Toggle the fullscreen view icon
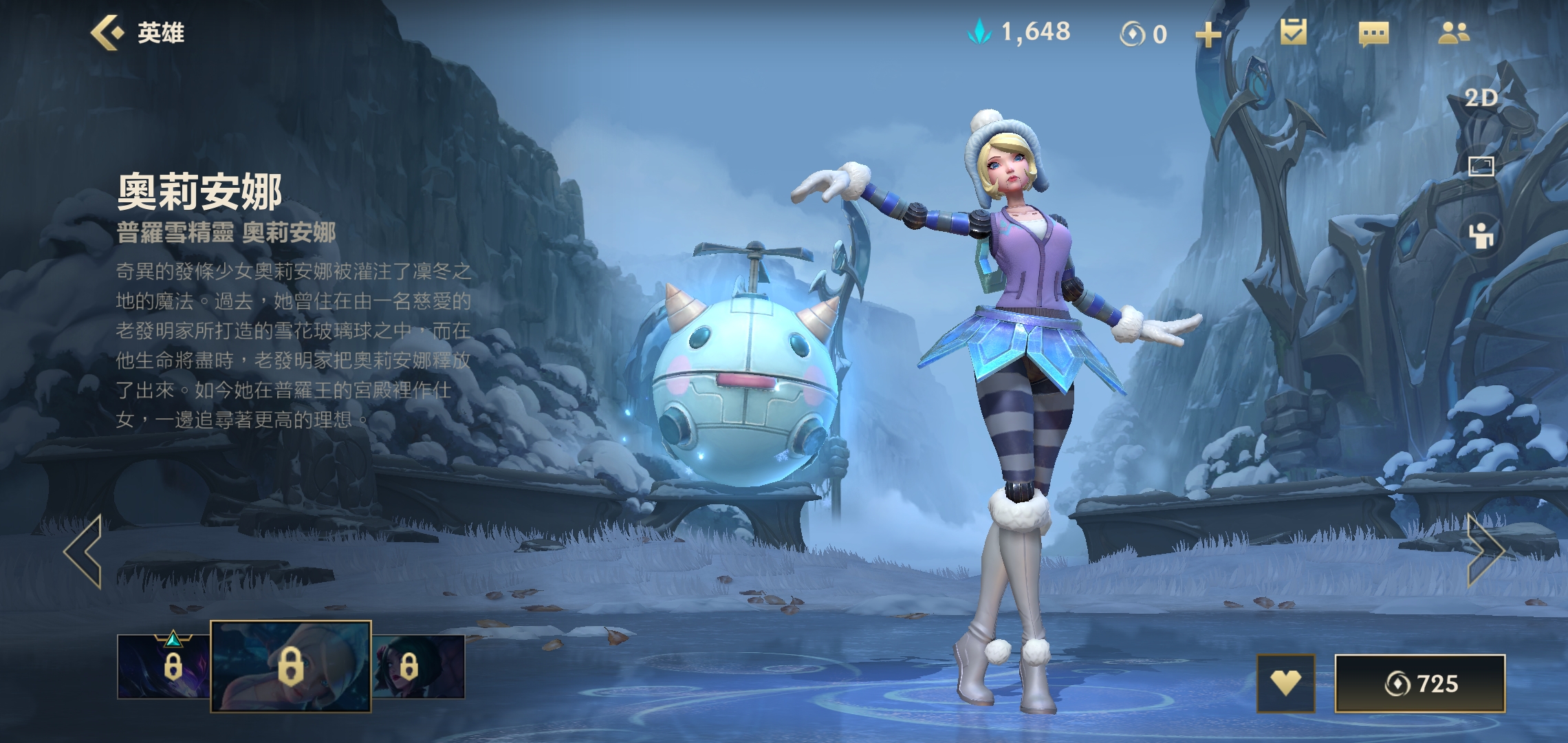The width and height of the screenshot is (1568, 743). tap(1481, 166)
